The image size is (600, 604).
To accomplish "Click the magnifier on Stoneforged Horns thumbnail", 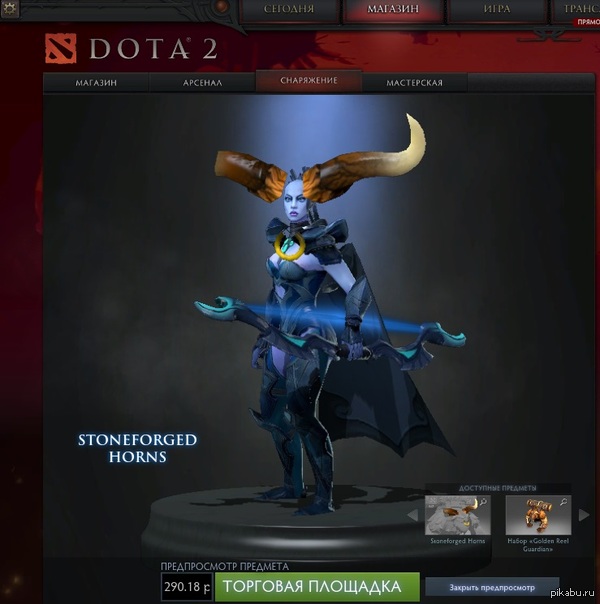I will point(483,502).
